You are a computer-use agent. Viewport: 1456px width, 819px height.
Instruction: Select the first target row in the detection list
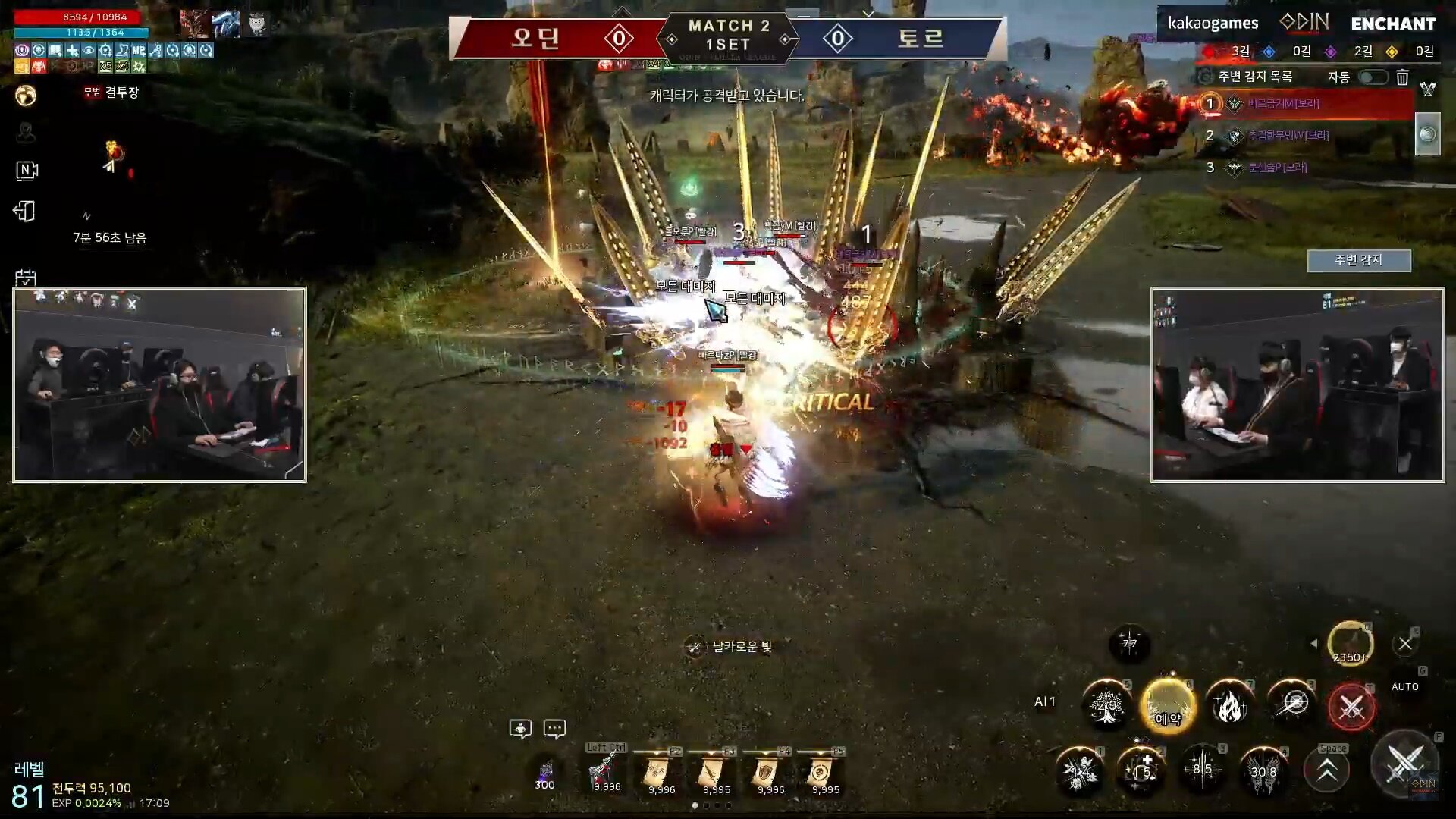[x=1304, y=104]
